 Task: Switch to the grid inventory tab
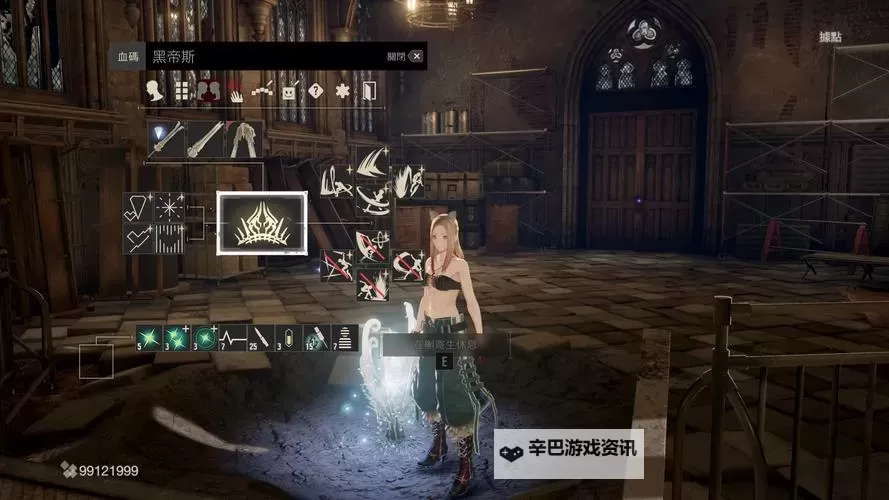(182, 92)
